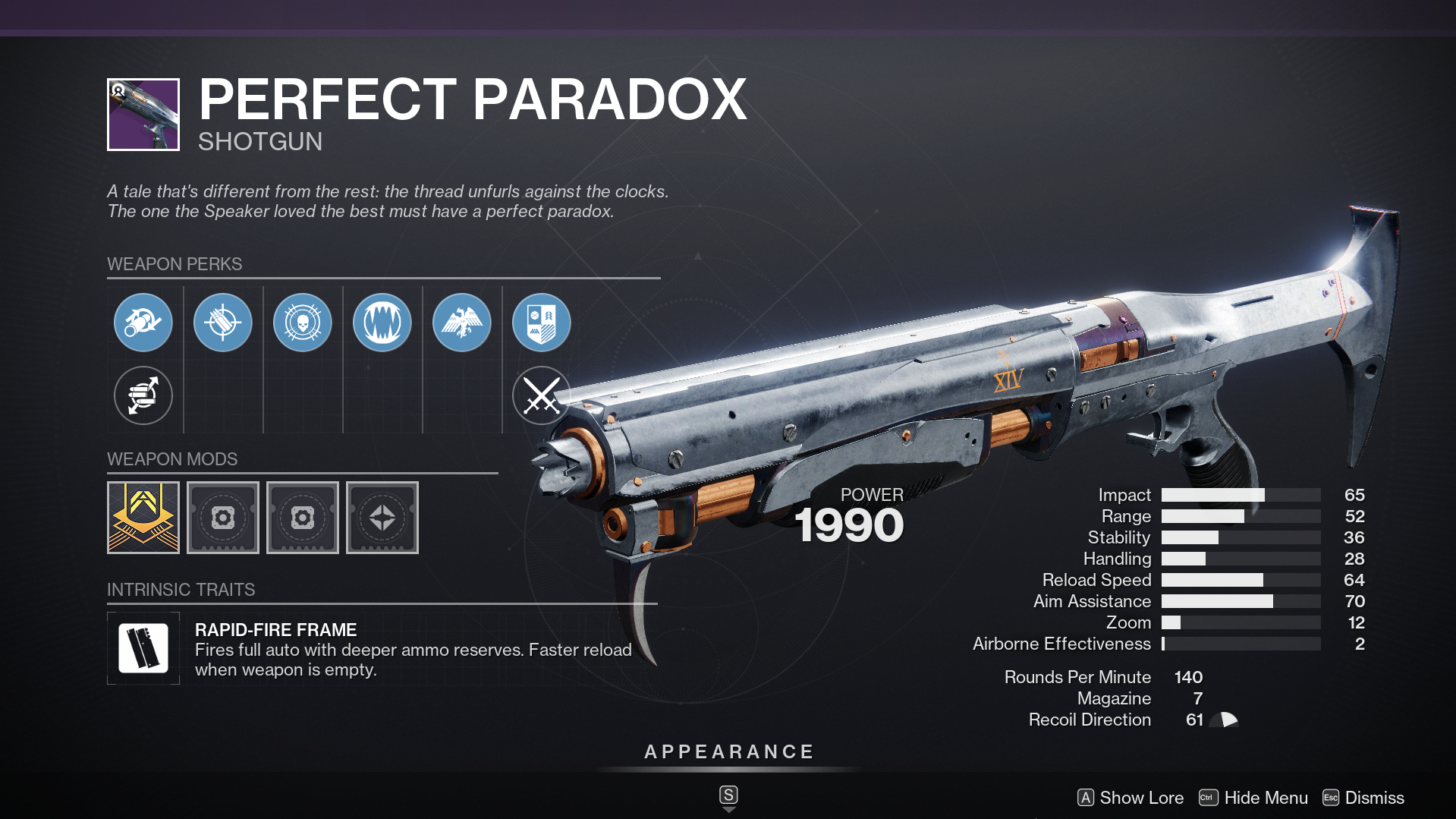The height and width of the screenshot is (819, 1456).
Task: Click the equipped gold weapon mod
Action: pyautogui.click(x=143, y=517)
